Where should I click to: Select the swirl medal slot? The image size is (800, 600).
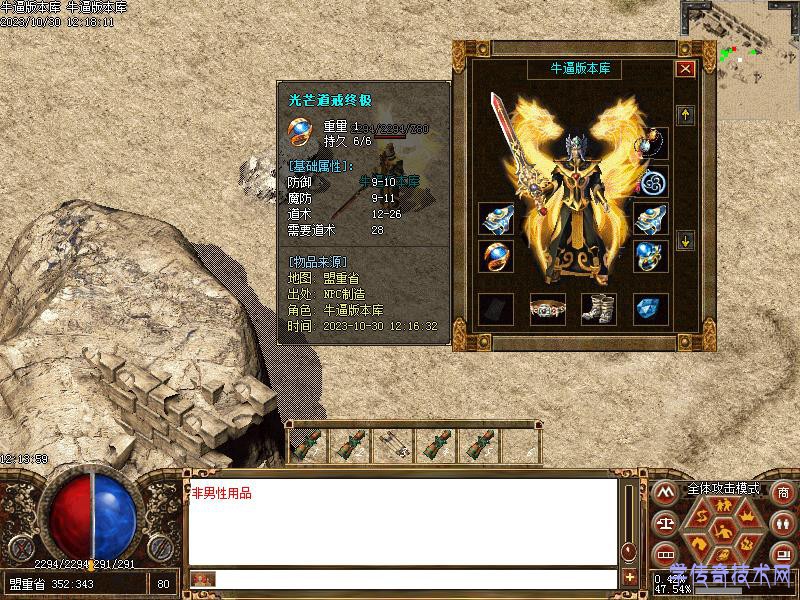pos(652,183)
